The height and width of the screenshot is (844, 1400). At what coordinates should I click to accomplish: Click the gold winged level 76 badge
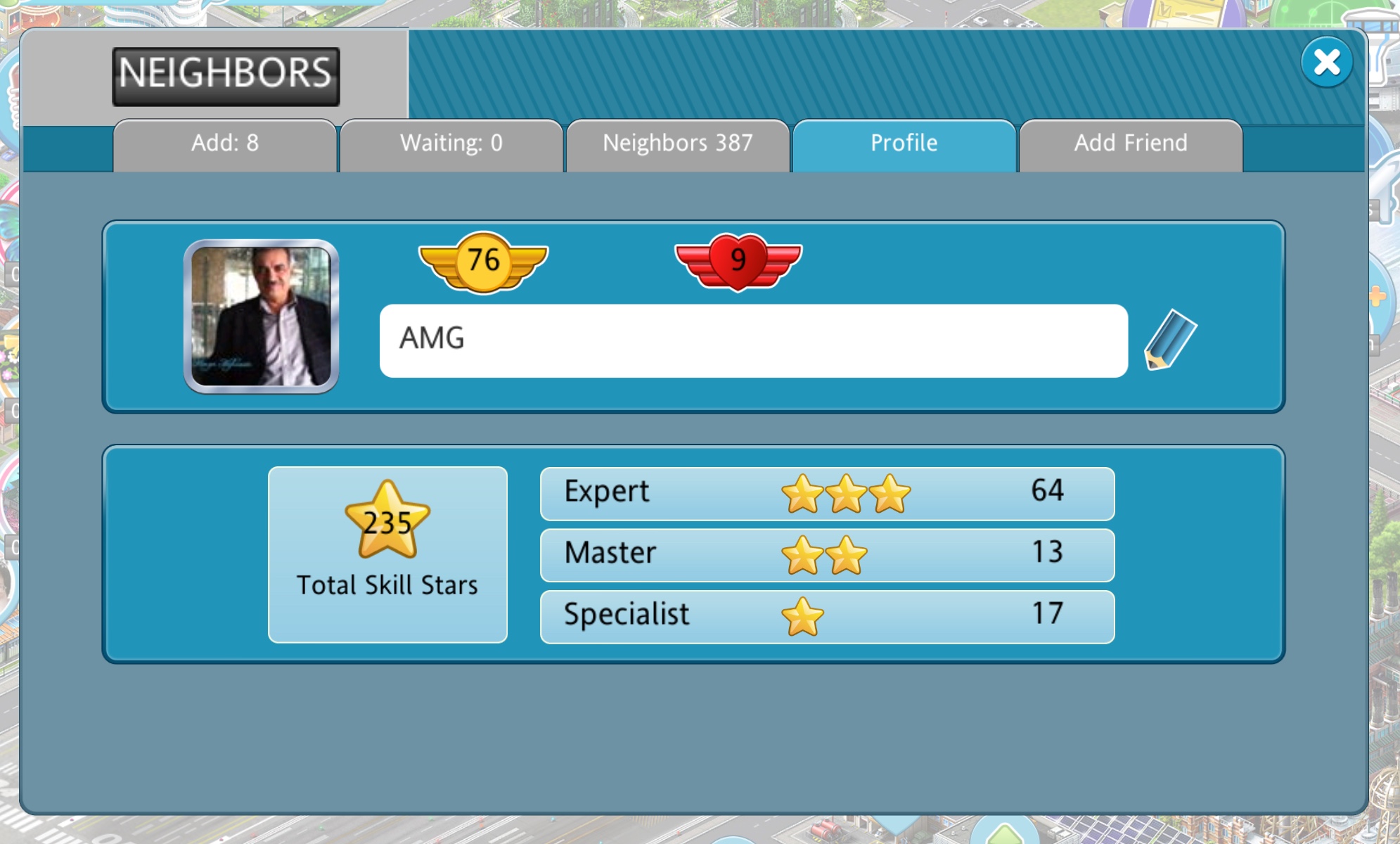click(x=484, y=262)
